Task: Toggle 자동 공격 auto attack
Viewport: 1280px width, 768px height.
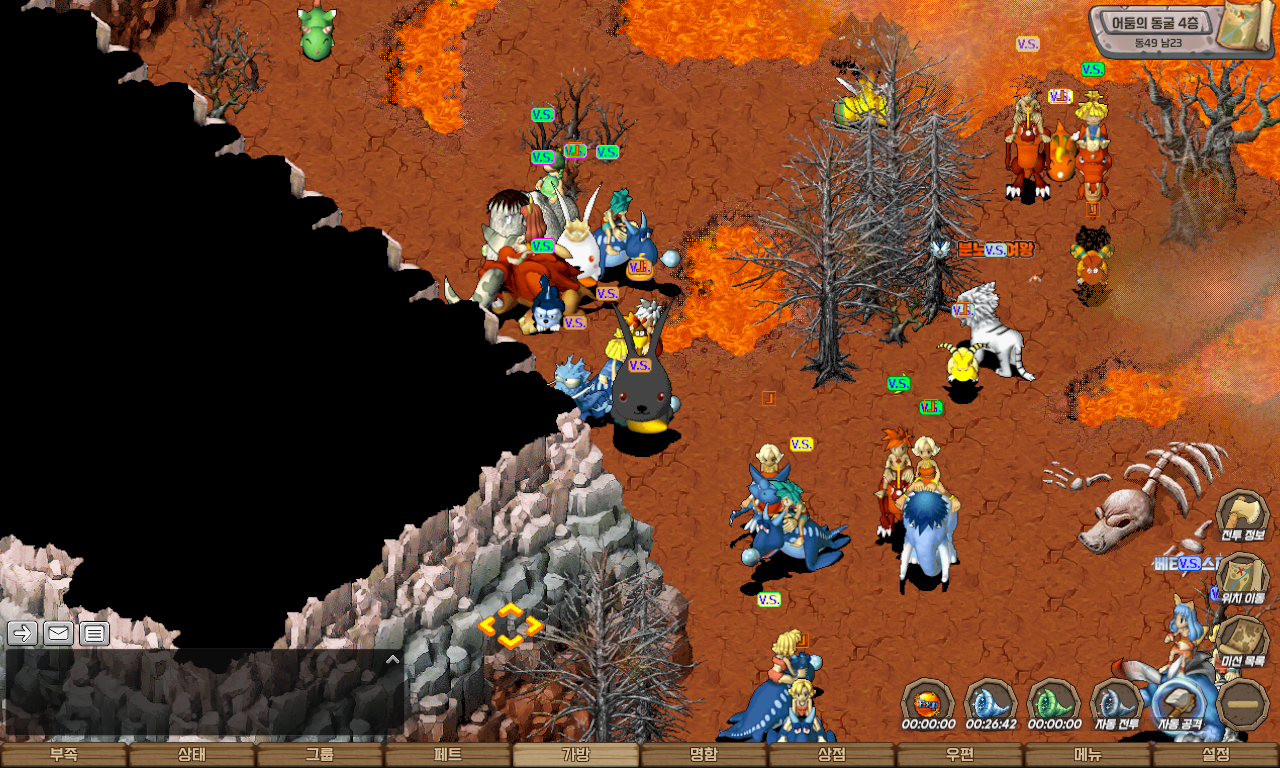Action: tap(1181, 705)
